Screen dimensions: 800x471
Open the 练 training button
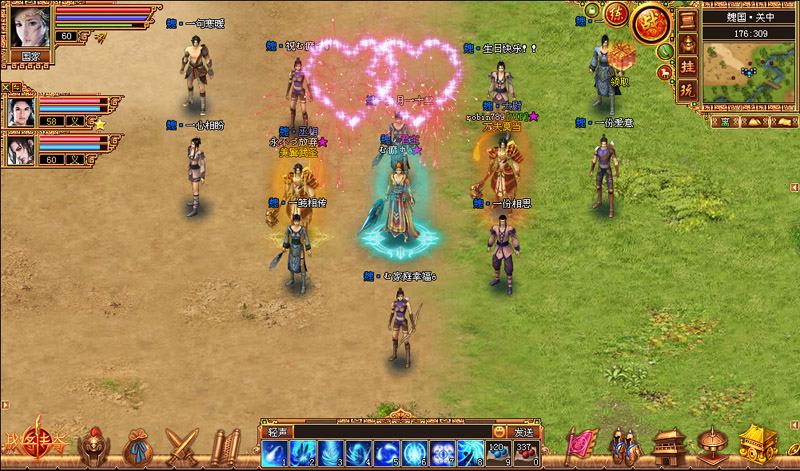click(615, 13)
